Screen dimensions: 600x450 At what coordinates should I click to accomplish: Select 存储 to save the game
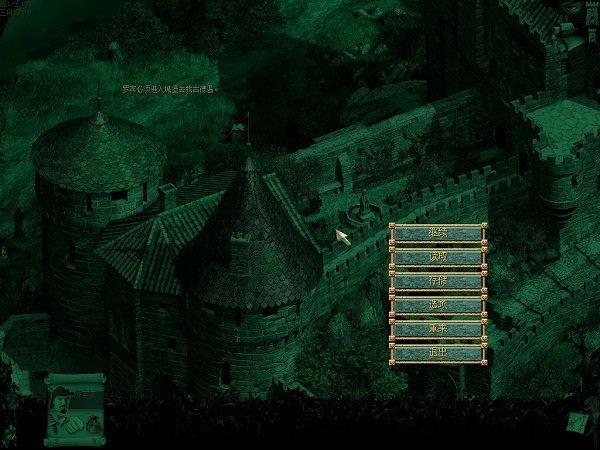click(x=437, y=281)
